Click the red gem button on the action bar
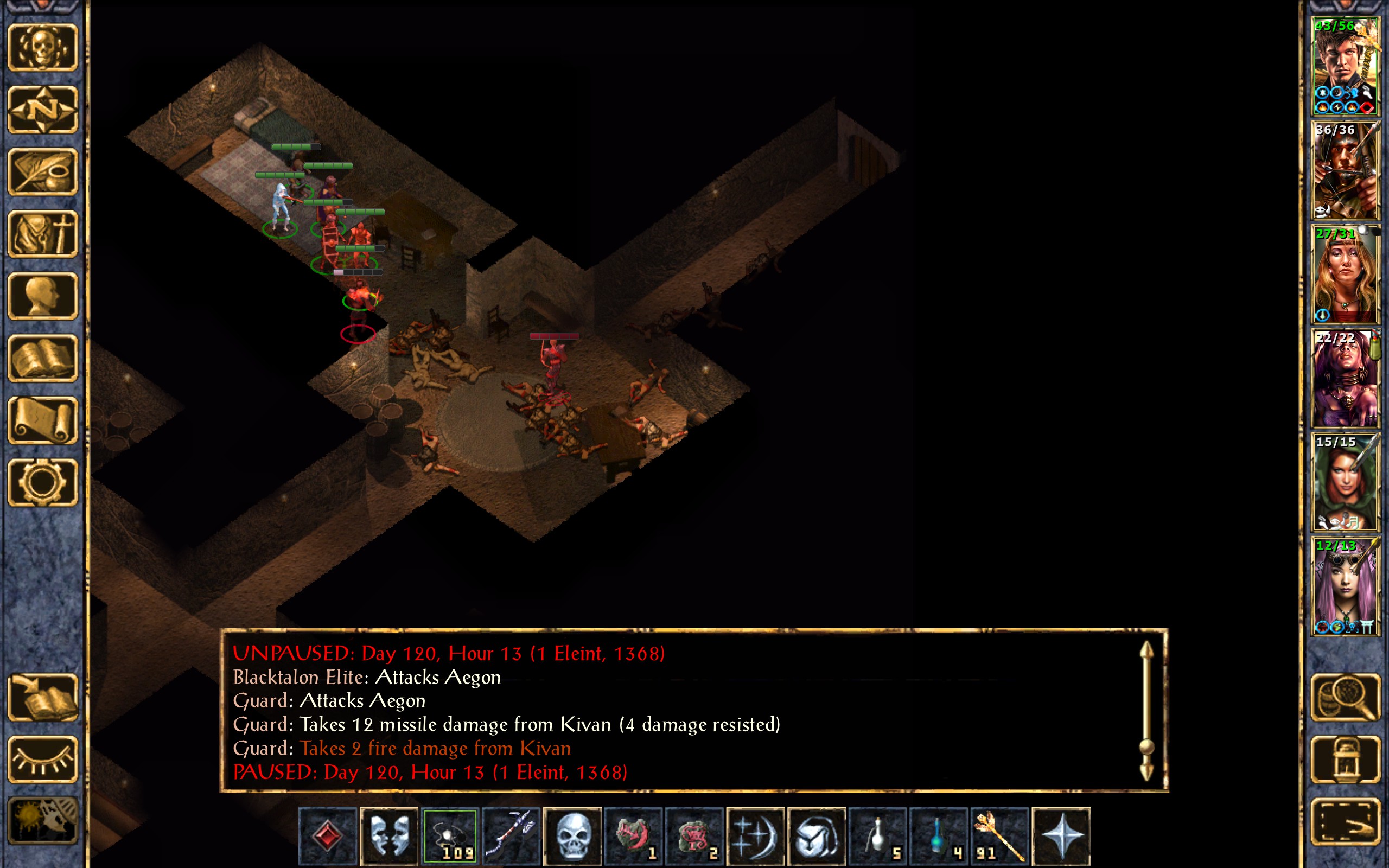This screenshot has height=868, width=1389. coord(328,835)
